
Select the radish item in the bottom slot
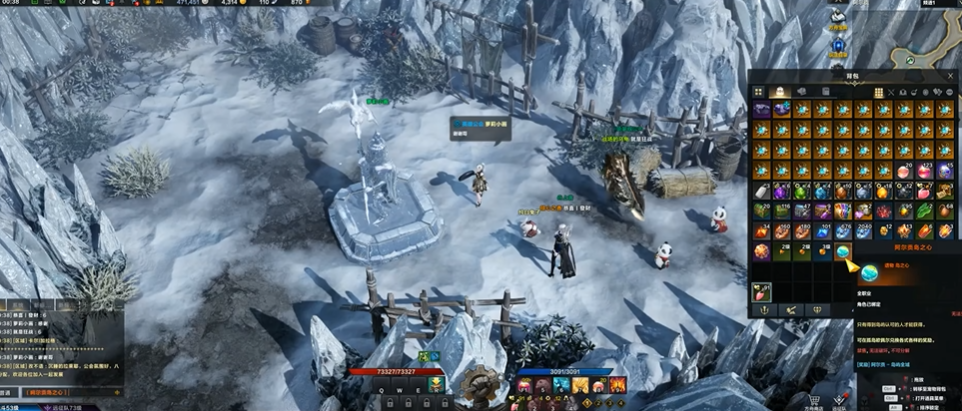pyautogui.click(x=762, y=291)
